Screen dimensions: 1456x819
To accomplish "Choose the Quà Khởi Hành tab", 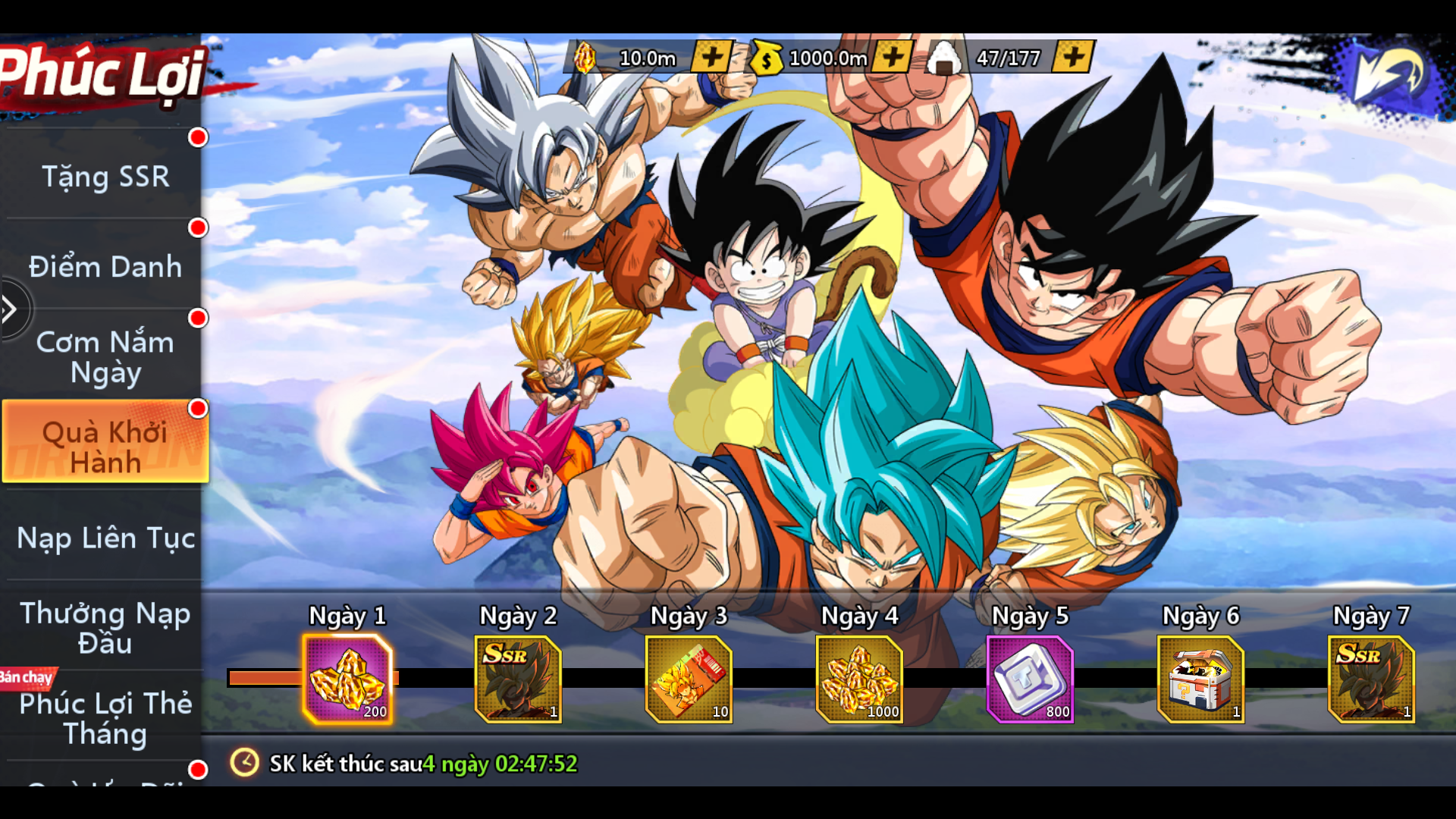I will click(x=105, y=447).
